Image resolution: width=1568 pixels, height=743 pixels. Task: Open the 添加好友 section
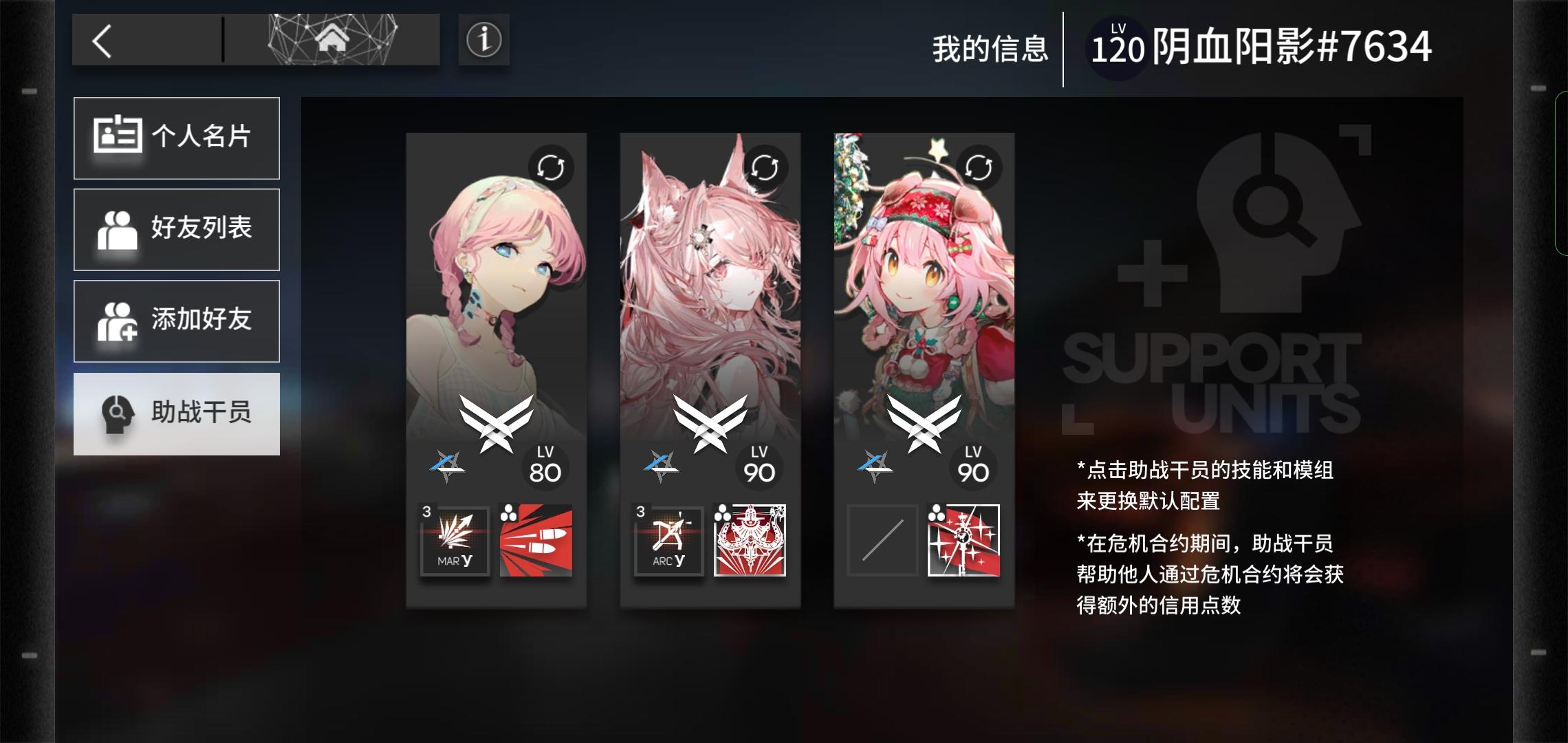coord(177,321)
